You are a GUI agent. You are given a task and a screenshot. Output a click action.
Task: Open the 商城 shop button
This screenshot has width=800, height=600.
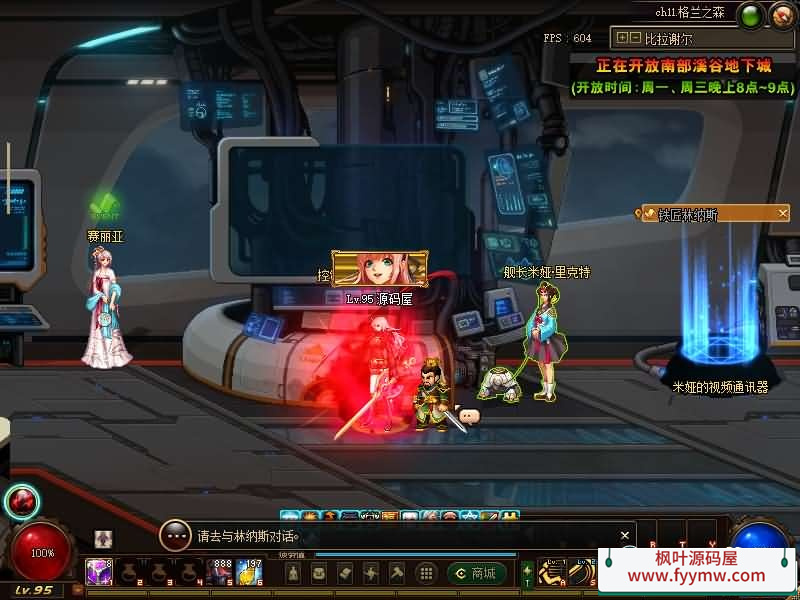pyautogui.click(x=476, y=573)
